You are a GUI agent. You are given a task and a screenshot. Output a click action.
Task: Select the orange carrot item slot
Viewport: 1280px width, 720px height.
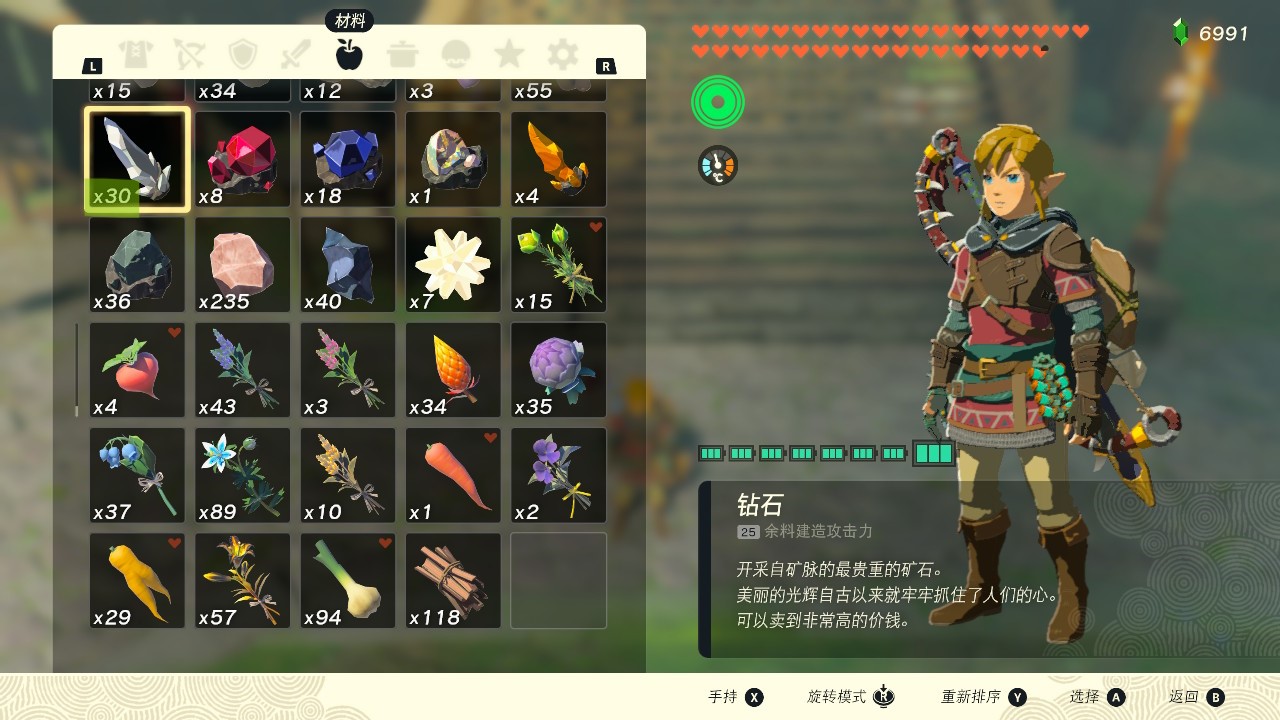(x=453, y=476)
